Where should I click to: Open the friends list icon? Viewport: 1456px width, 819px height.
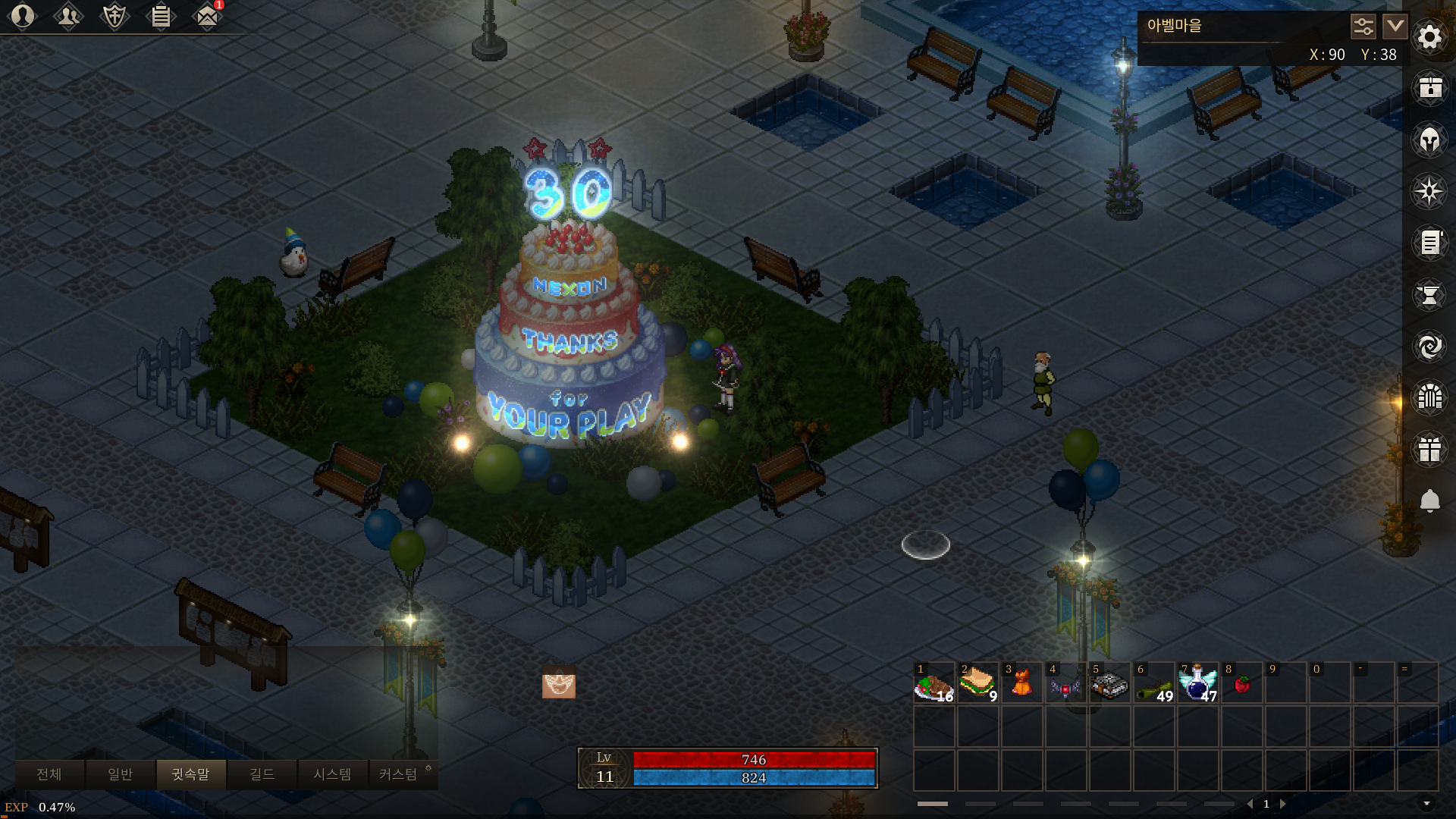point(68,16)
